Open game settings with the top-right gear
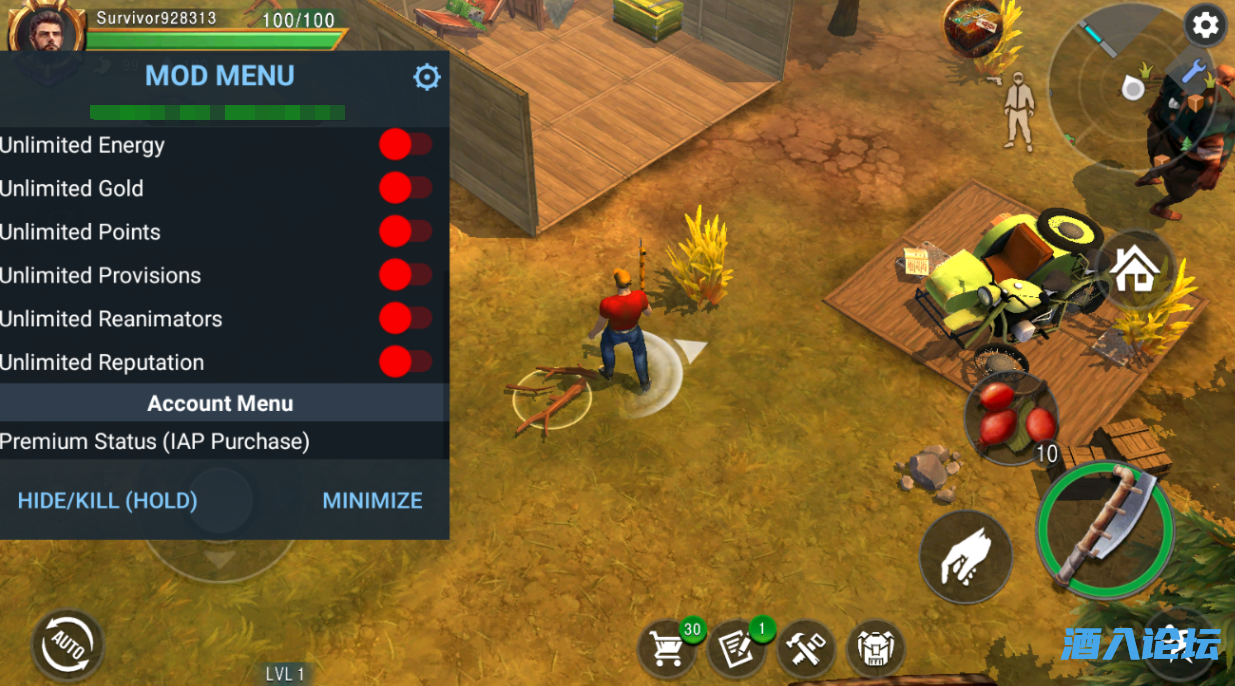Image resolution: width=1235 pixels, height=686 pixels. 1206,26
